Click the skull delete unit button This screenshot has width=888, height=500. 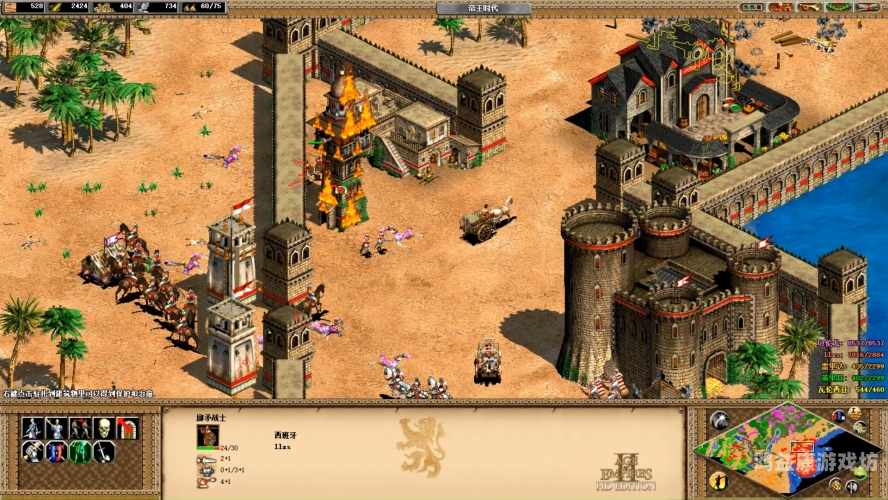click(103, 428)
